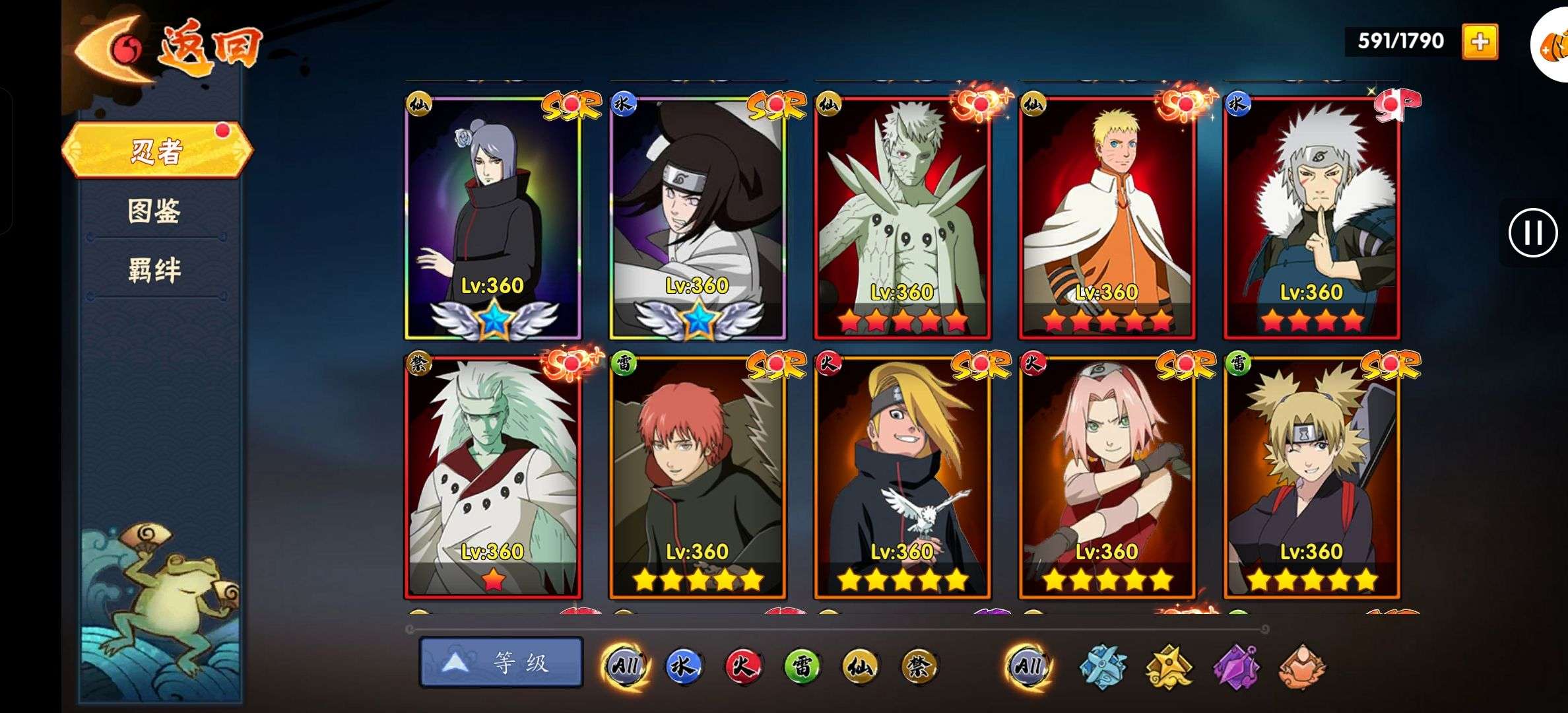The height and width of the screenshot is (713, 1568).
Task: Open the Six Paths Obito card
Action: [902, 218]
